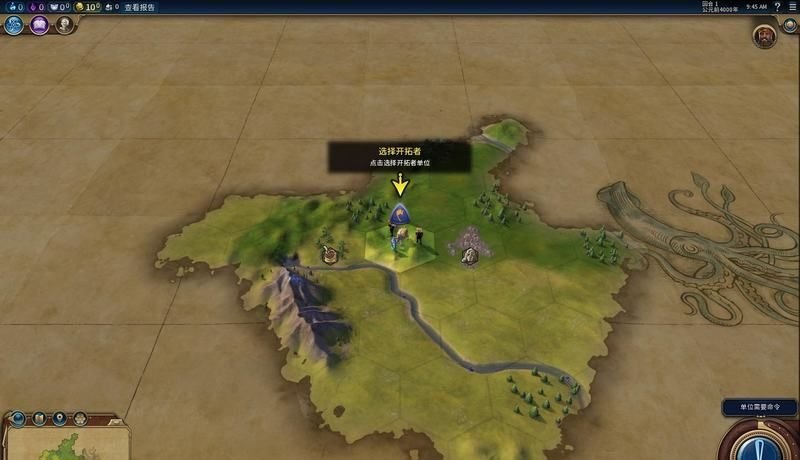
Task: Click the gold treasury counter
Action: [x=87, y=7]
